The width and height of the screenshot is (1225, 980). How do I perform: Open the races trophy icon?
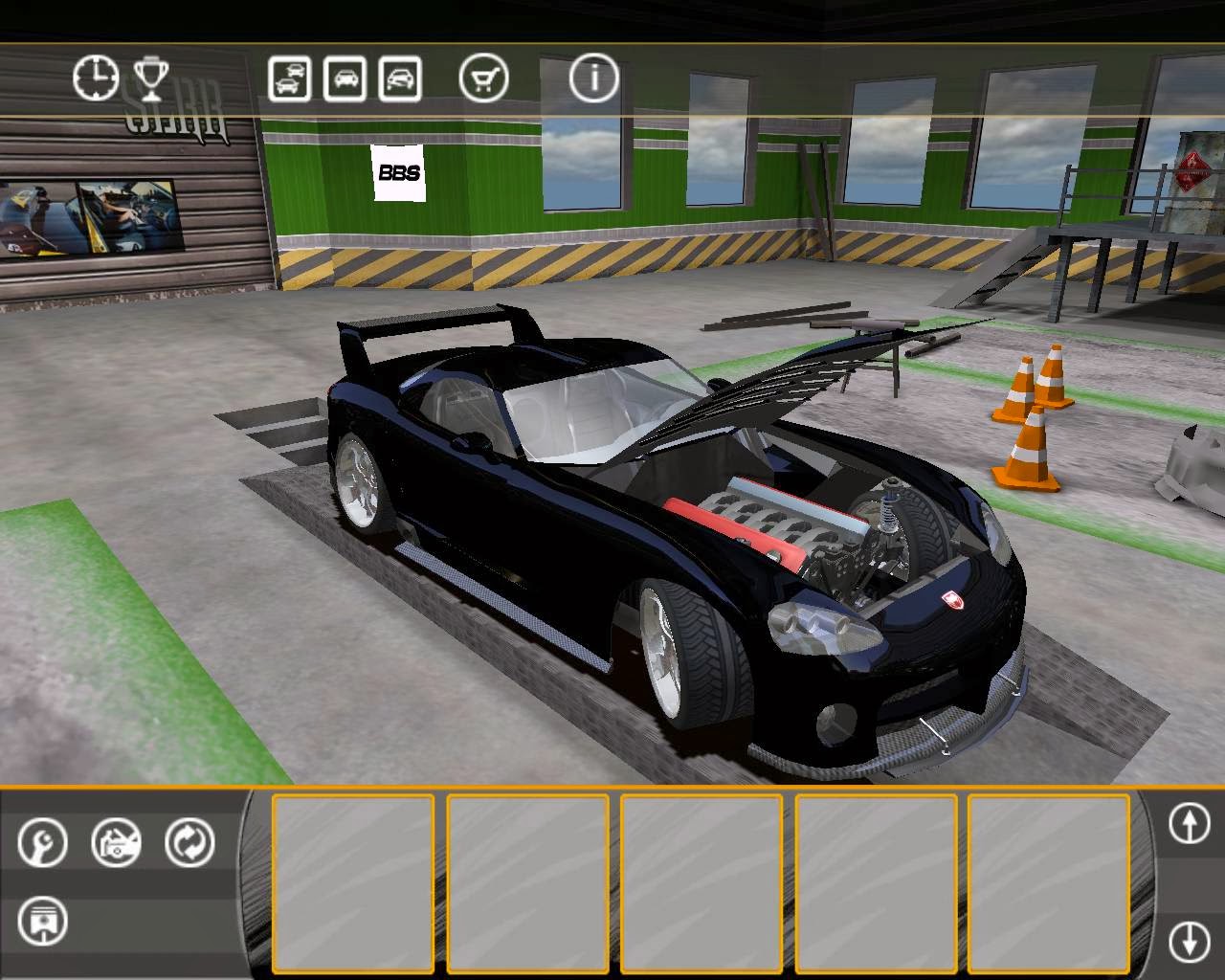pyautogui.click(x=151, y=78)
